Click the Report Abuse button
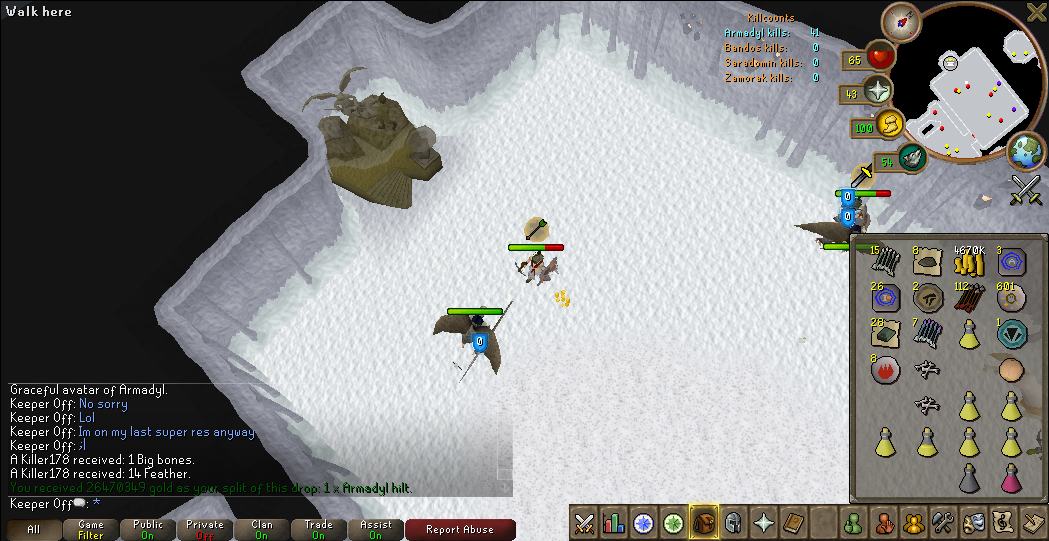This screenshot has height=541, width=1049. pyautogui.click(x=460, y=530)
